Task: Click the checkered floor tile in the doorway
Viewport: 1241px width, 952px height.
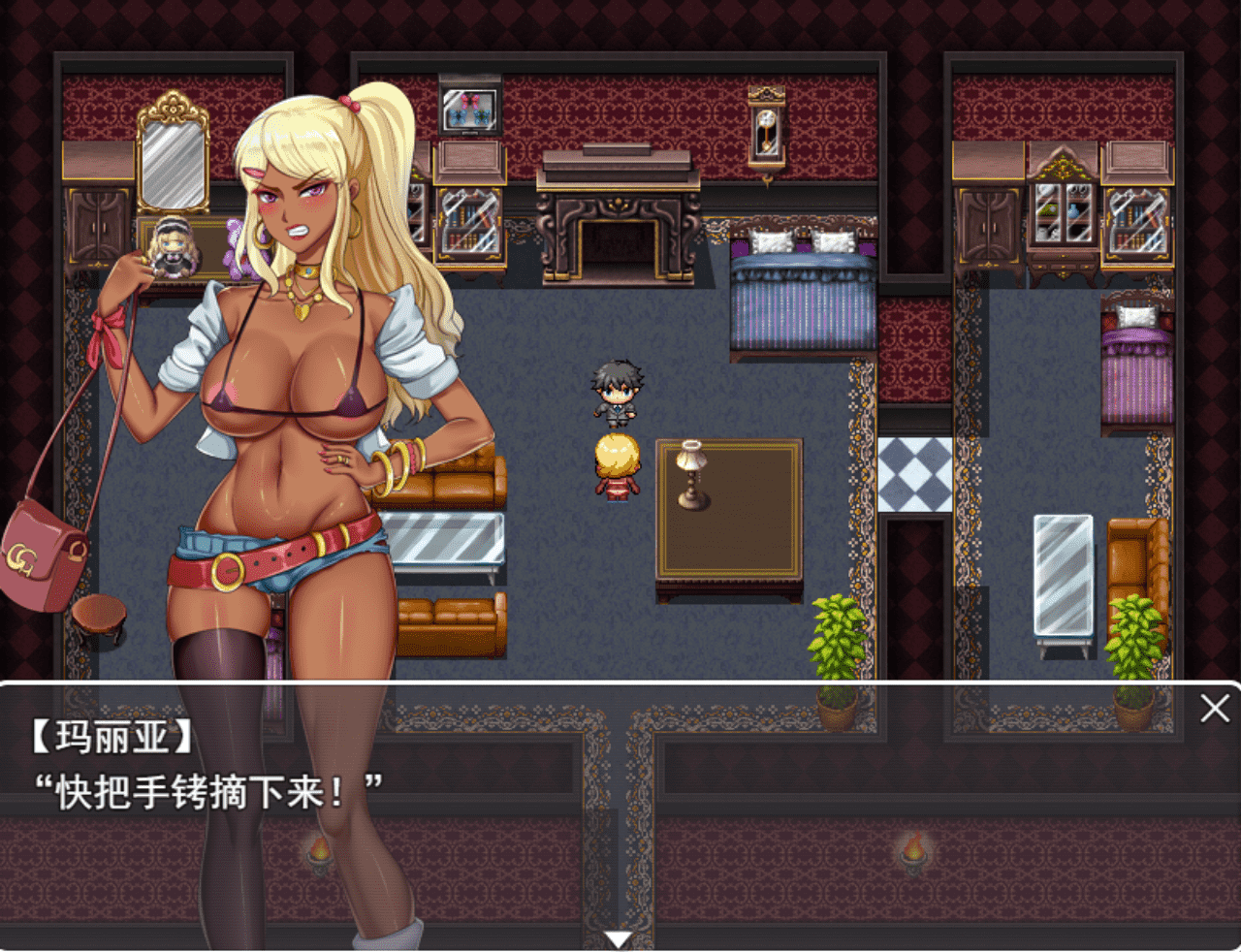Action: [915, 477]
